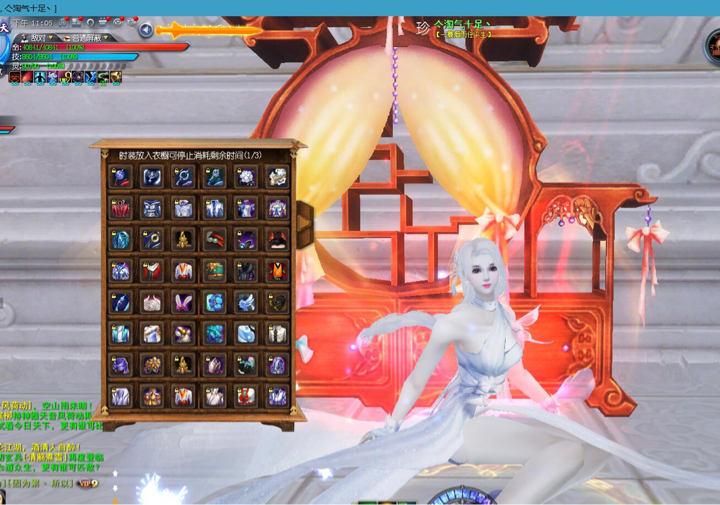Screen dimensions: 720x505
Task: Click the VIP 9 badge in chat
Action: (x=88, y=483)
